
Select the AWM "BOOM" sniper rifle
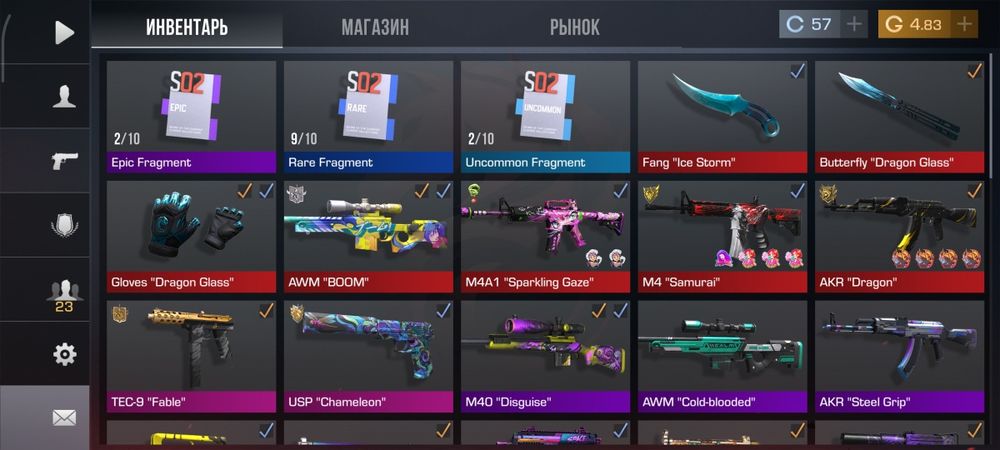[x=368, y=236]
